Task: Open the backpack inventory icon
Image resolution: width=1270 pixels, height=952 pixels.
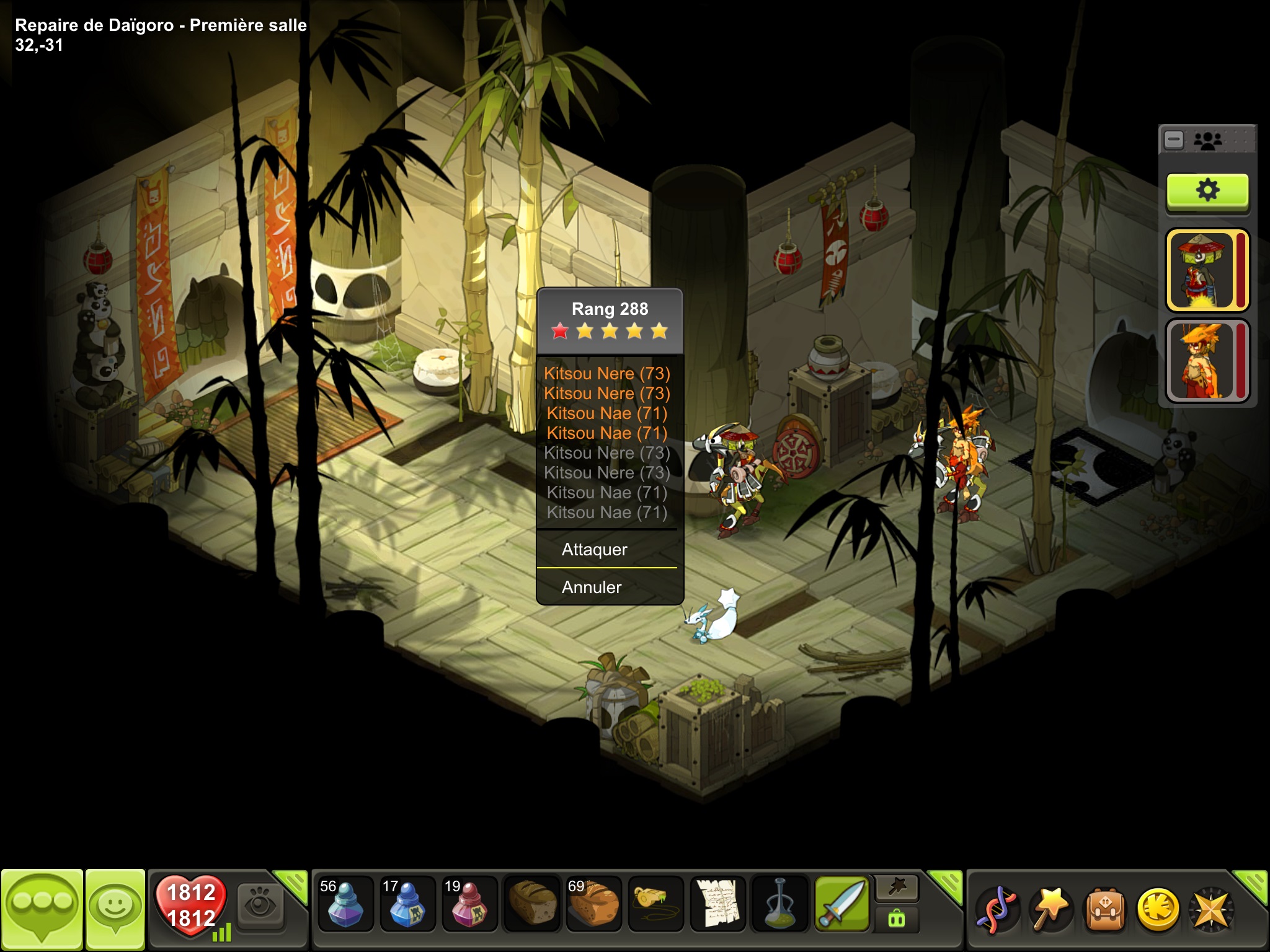Action: tap(1105, 910)
